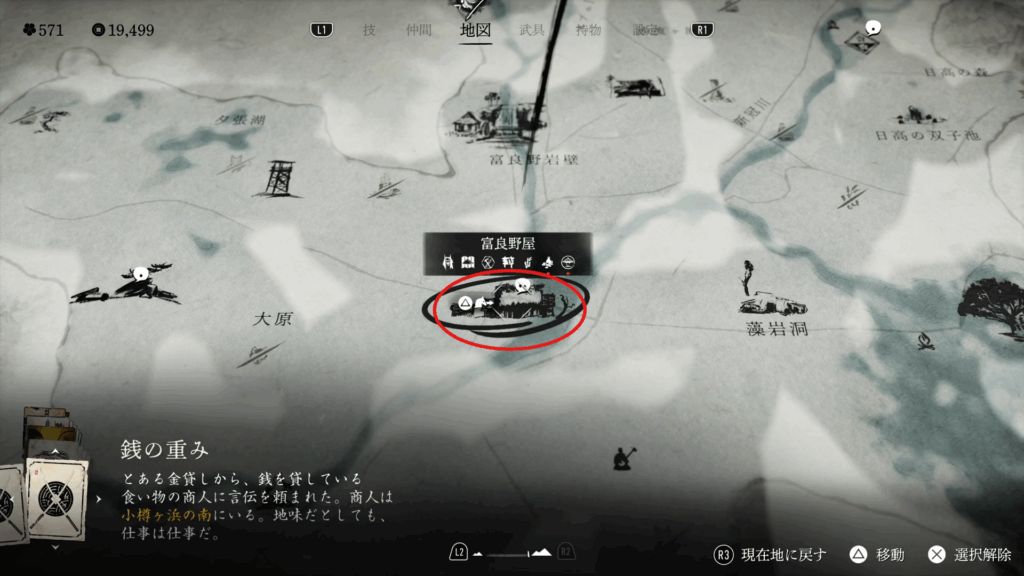Select the campfire marker on the map

click(x=925, y=343)
